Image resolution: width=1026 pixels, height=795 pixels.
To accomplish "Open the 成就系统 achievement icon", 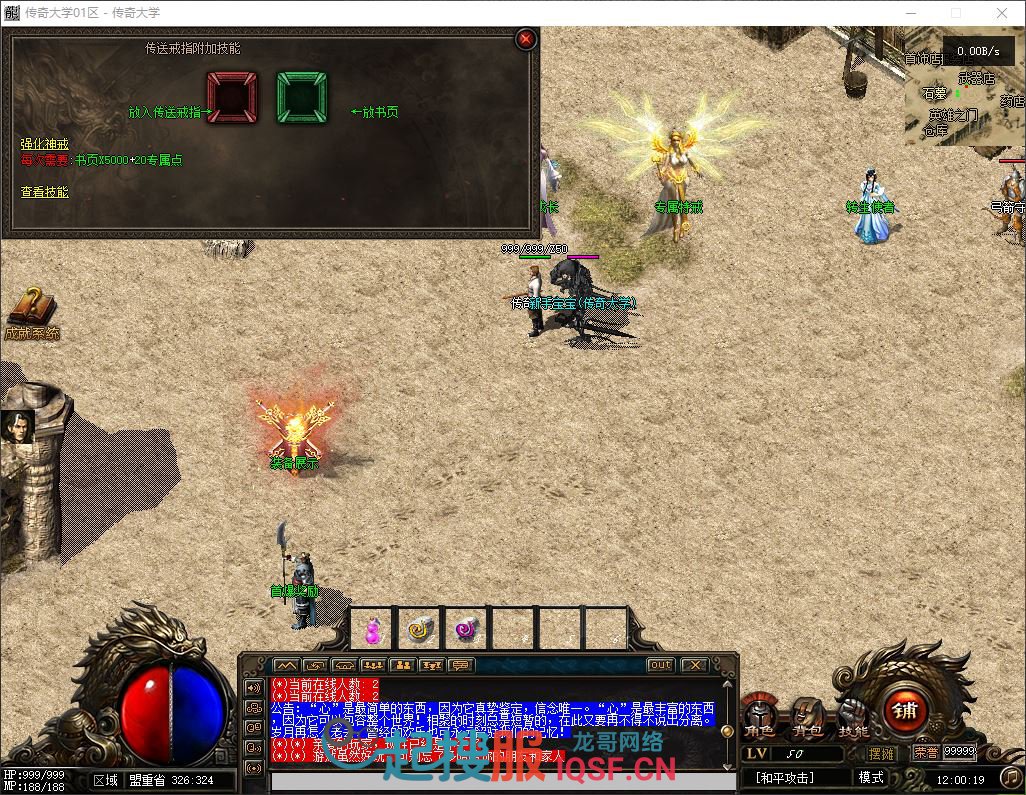I will coord(32,312).
